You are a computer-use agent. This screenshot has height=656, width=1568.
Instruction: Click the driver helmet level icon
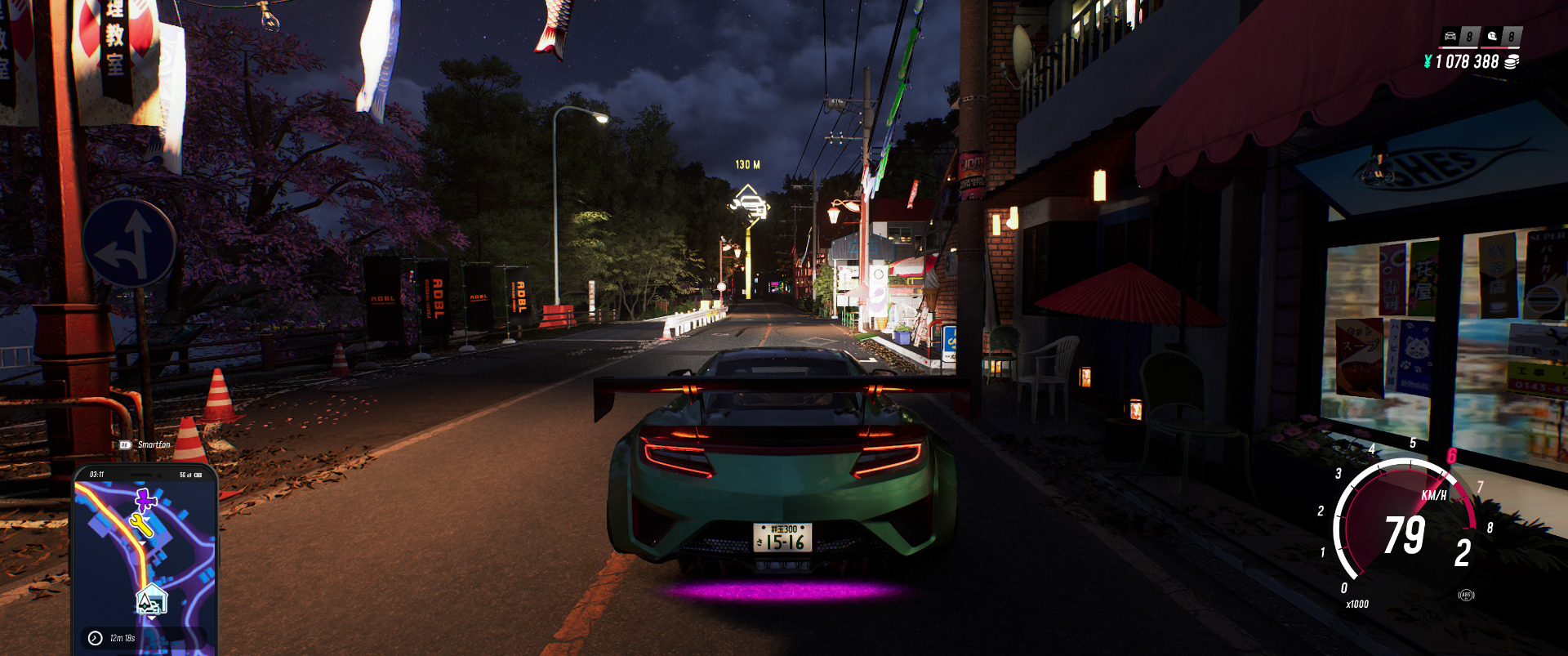click(x=1493, y=36)
